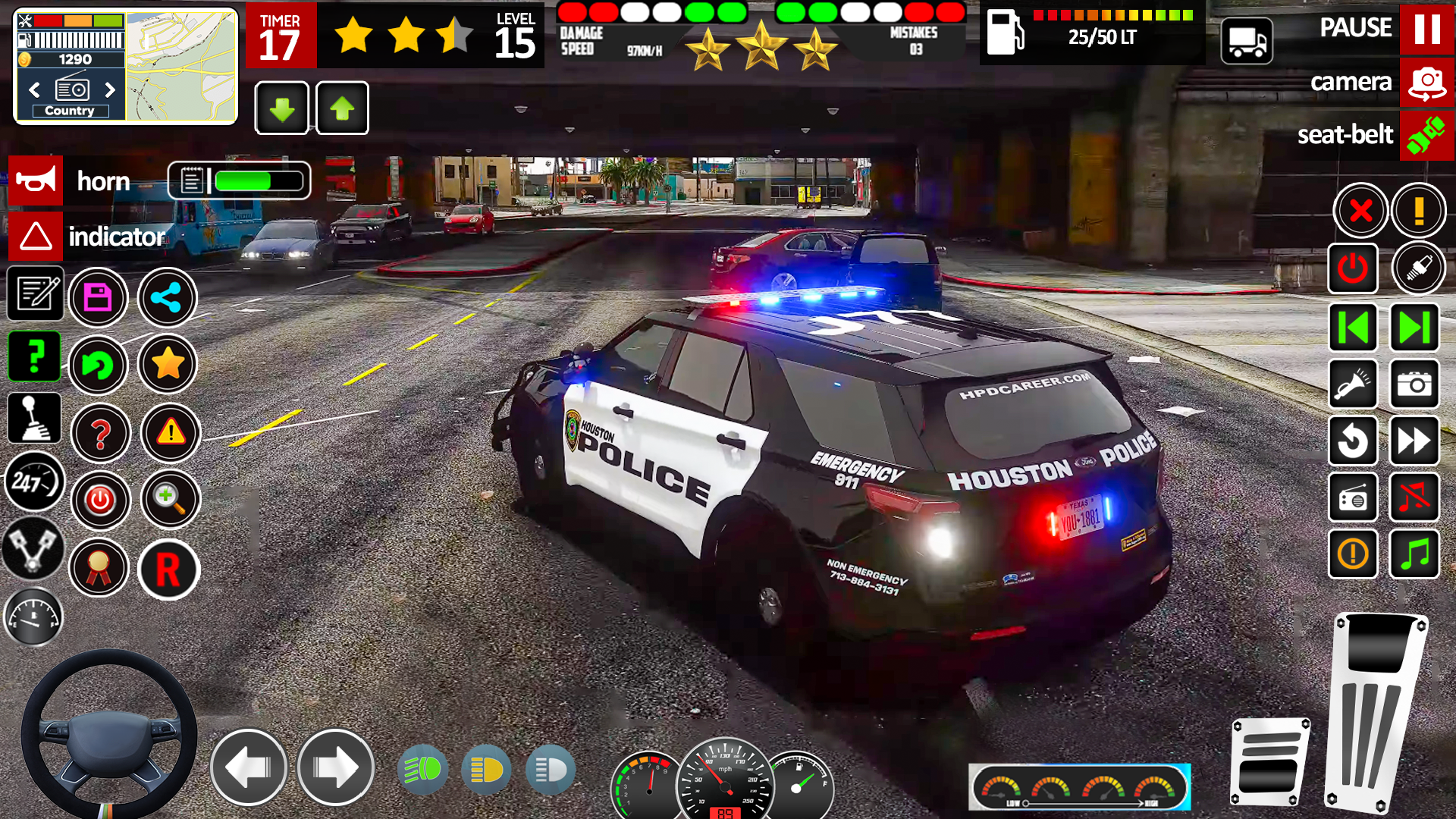This screenshot has height=819, width=1456.
Task: Take a photo with the camera icon
Action: coord(1414,384)
